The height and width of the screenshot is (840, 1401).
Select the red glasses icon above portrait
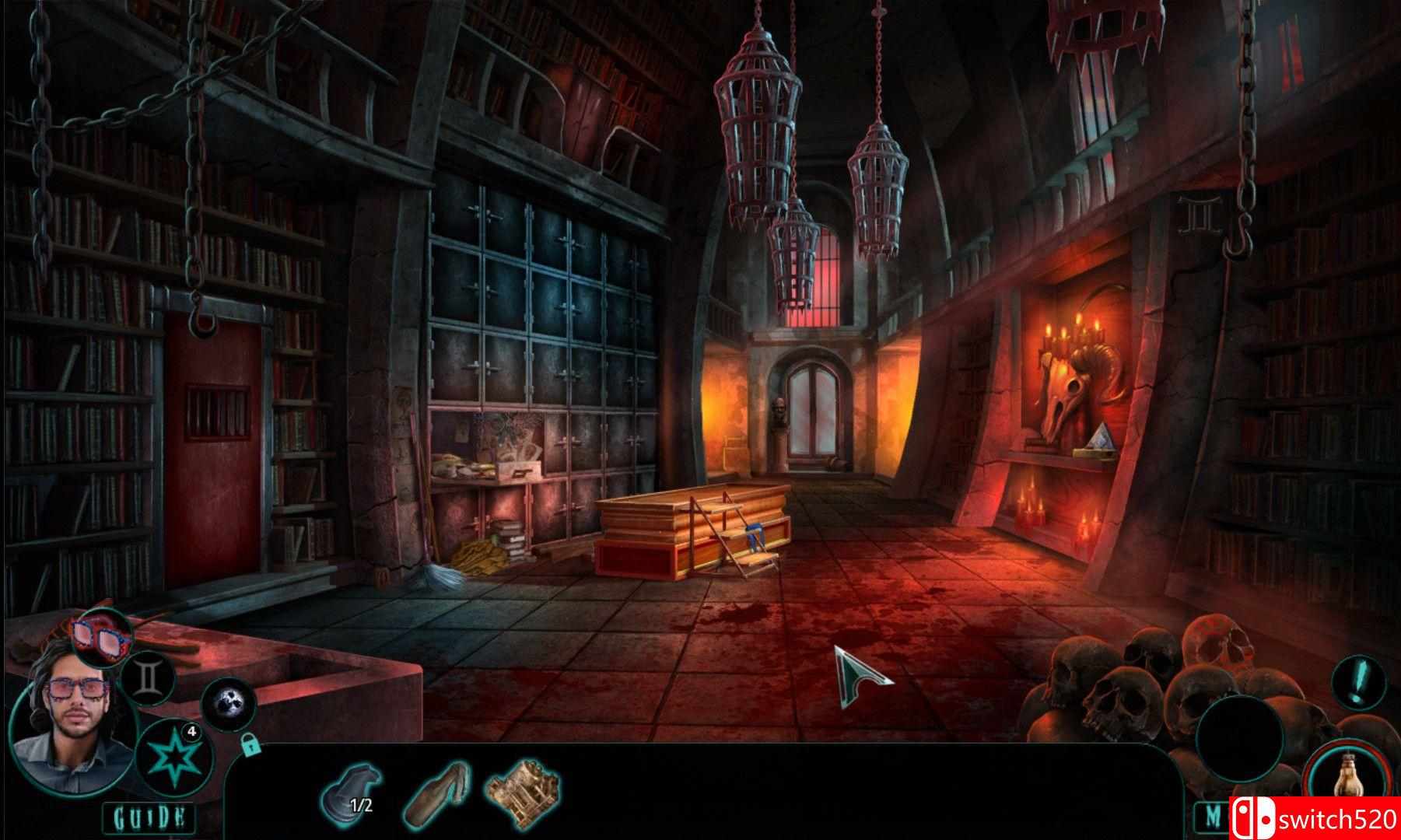click(x=102, y=635)
